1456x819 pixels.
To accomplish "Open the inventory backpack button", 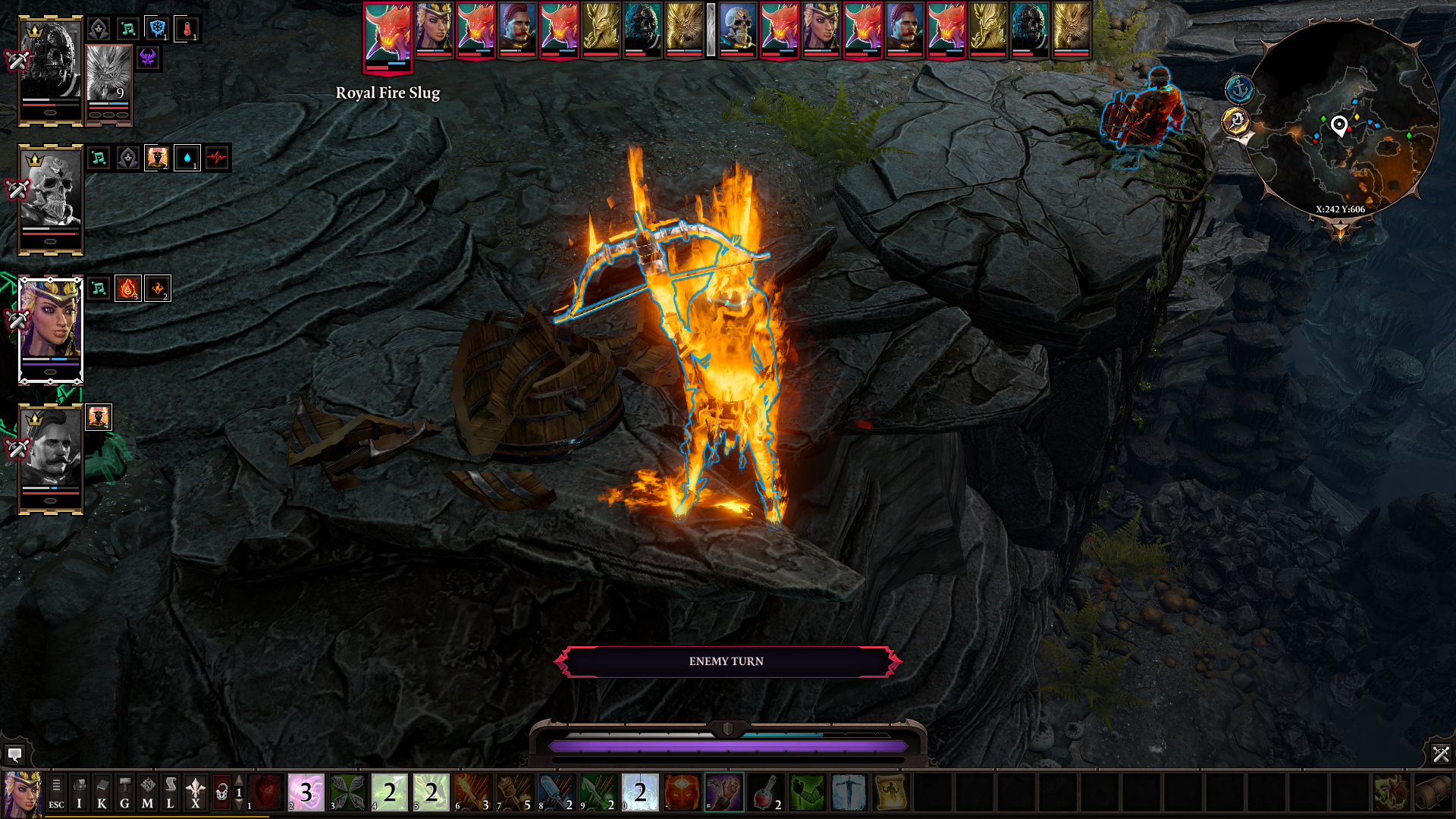I will 79,793.
